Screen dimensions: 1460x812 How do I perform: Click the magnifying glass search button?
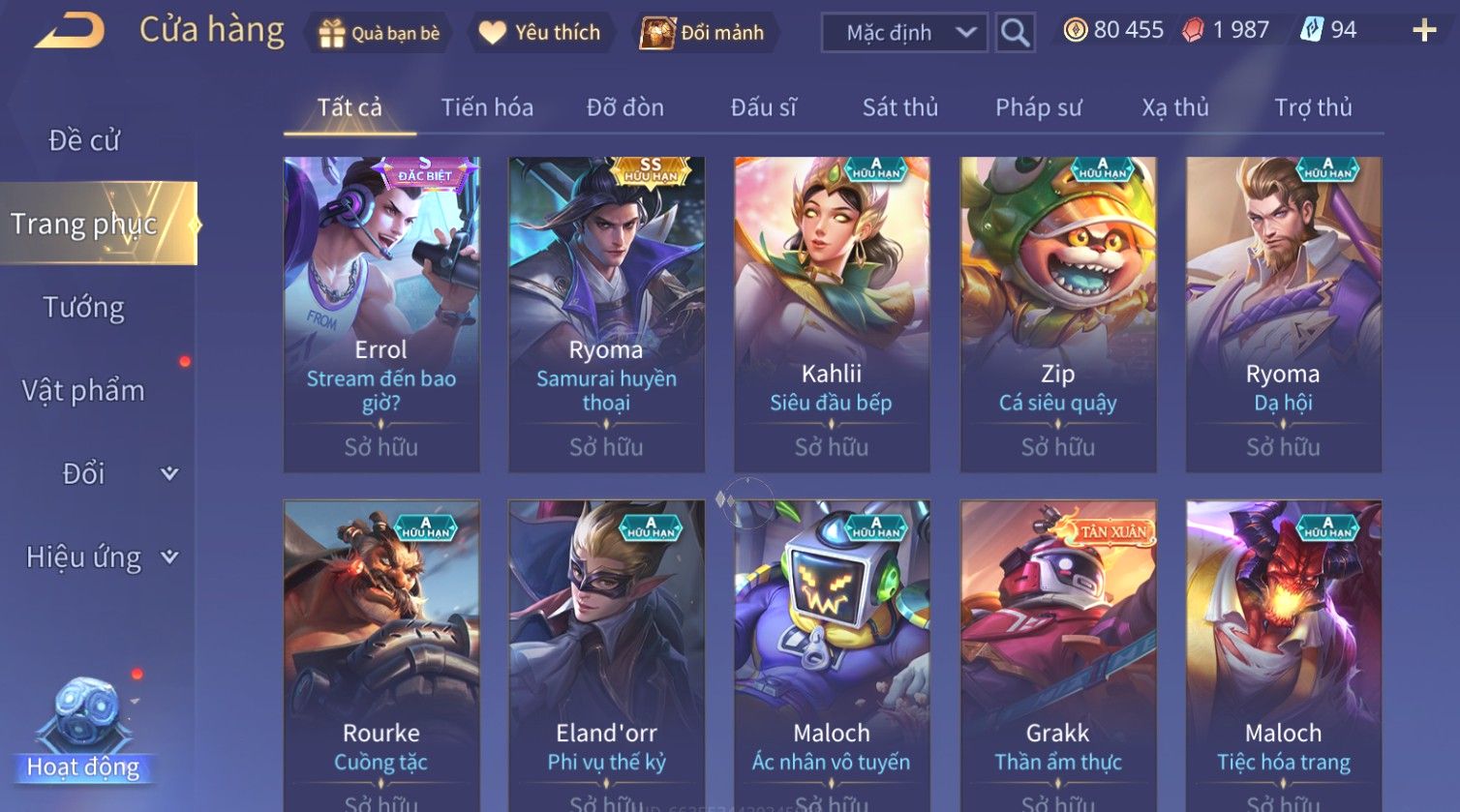1015,33
